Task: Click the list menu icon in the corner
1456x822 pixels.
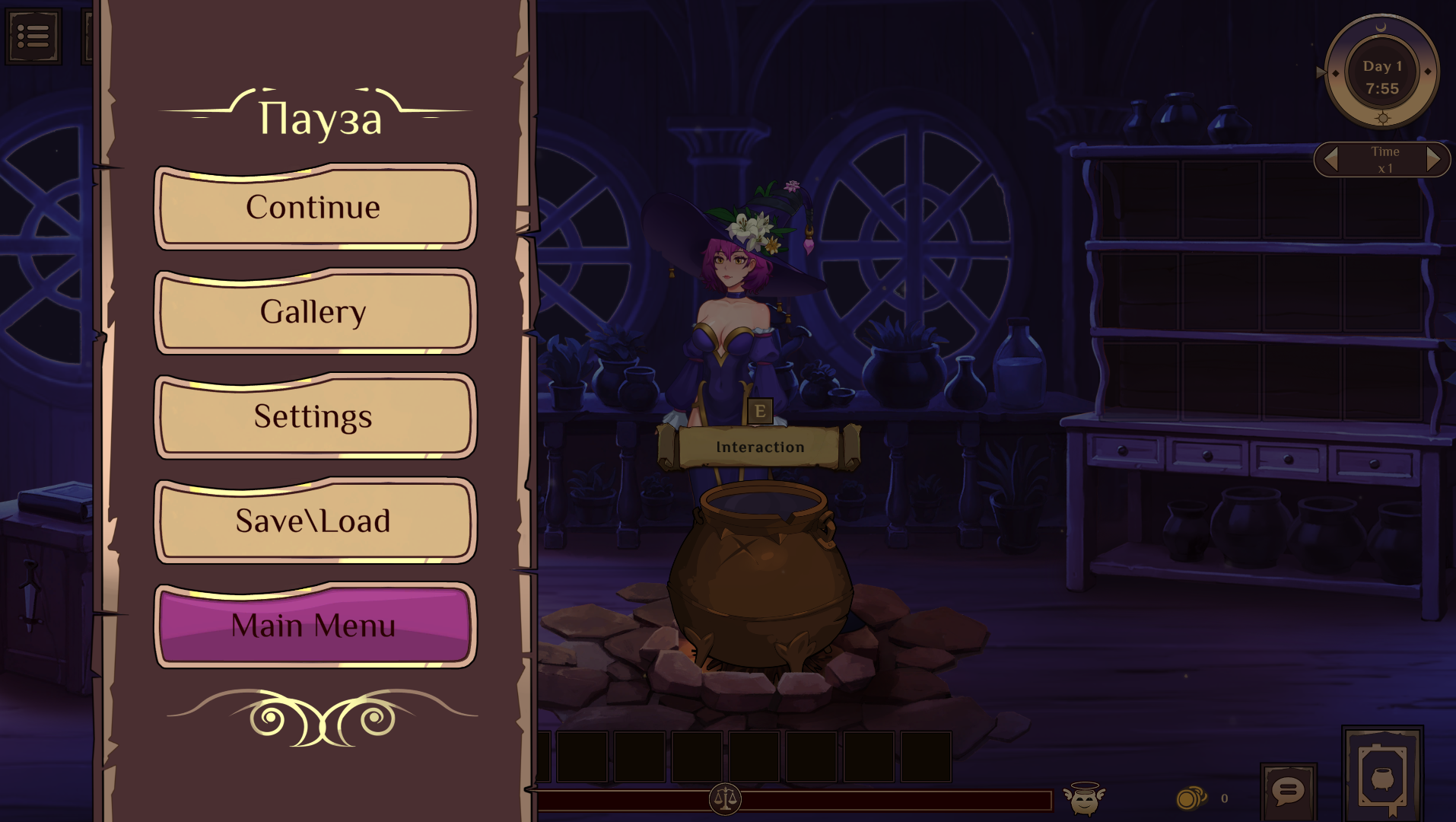Action: (33, 36)
